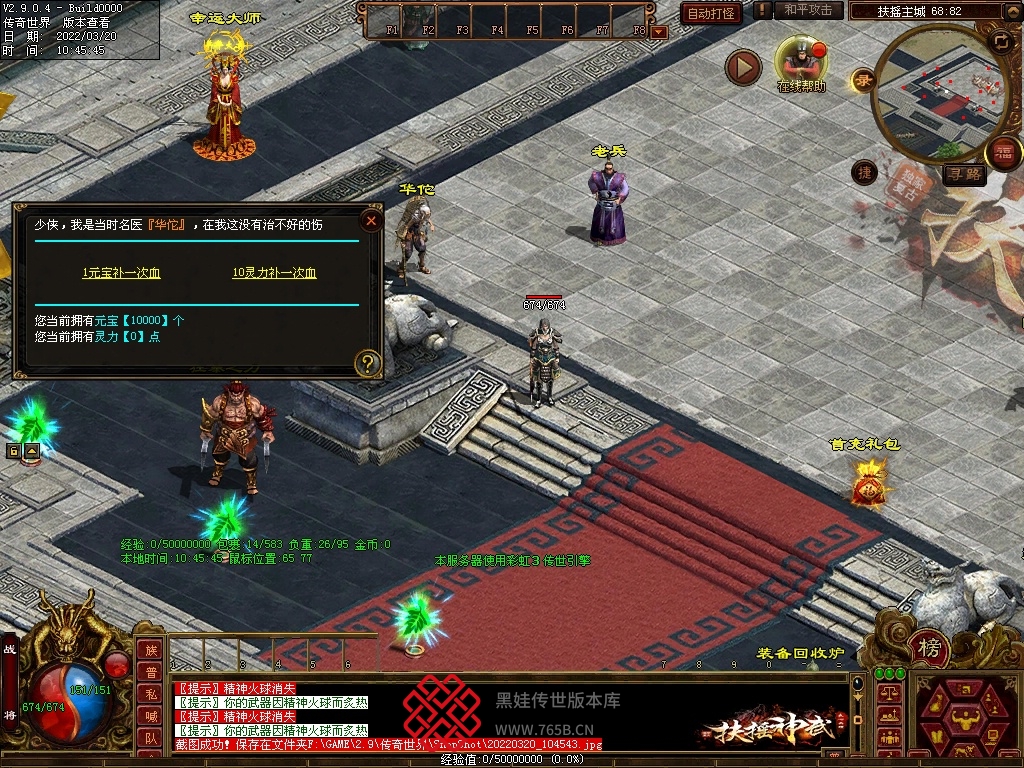The width and height of the screenshot is (1024, 768).
Task: Select the 族 guild chat channel
Action: point(150,650)
